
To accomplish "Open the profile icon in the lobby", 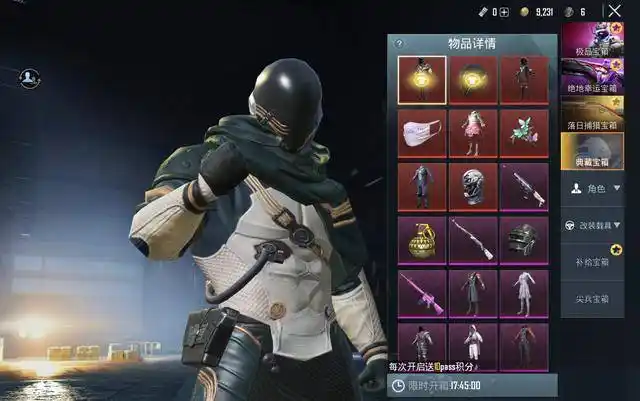I will pyautogui.click(x=29, y=76).
